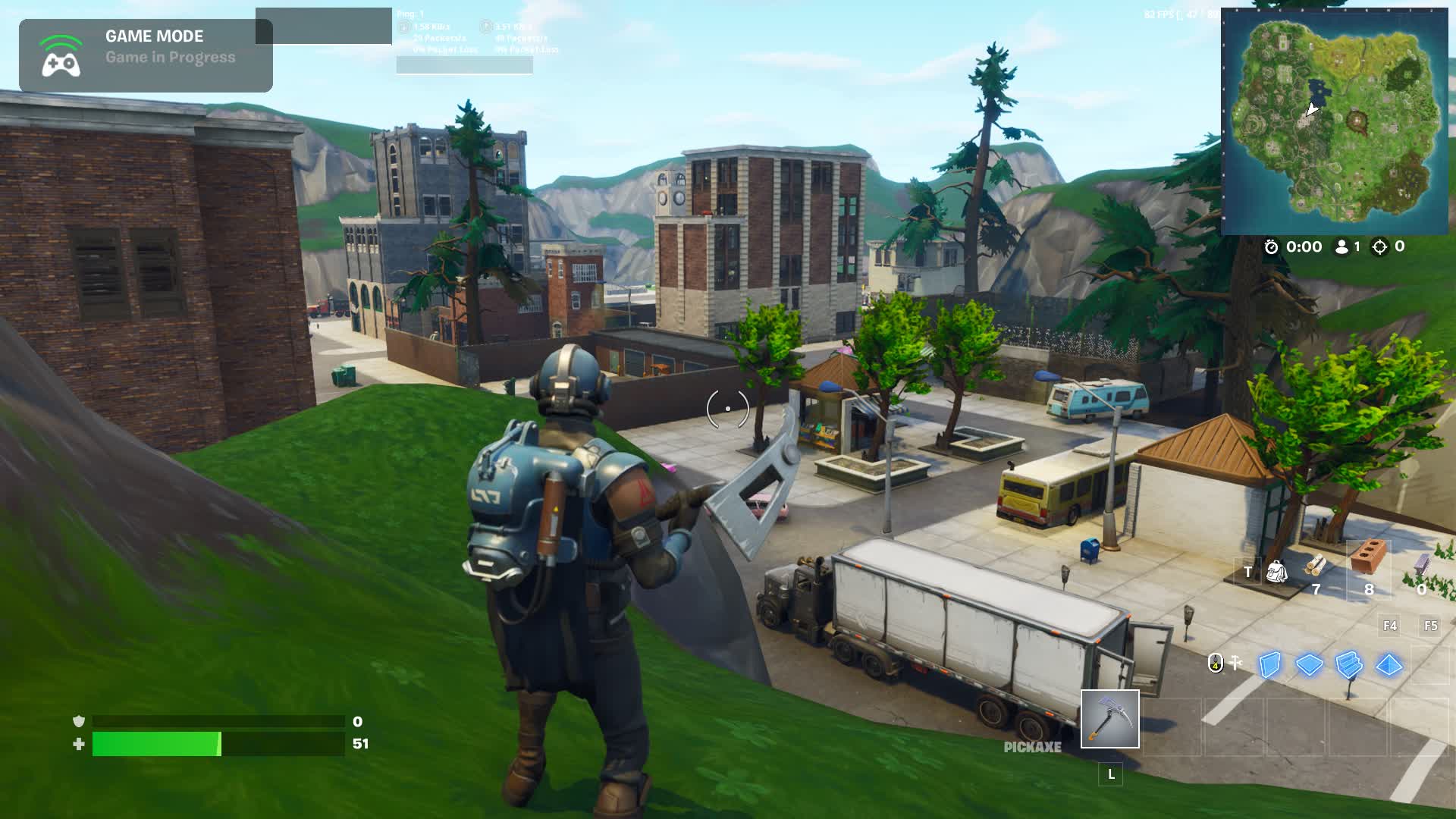
Task: Click the brick resource icon showing 8
Action: 1367,554
